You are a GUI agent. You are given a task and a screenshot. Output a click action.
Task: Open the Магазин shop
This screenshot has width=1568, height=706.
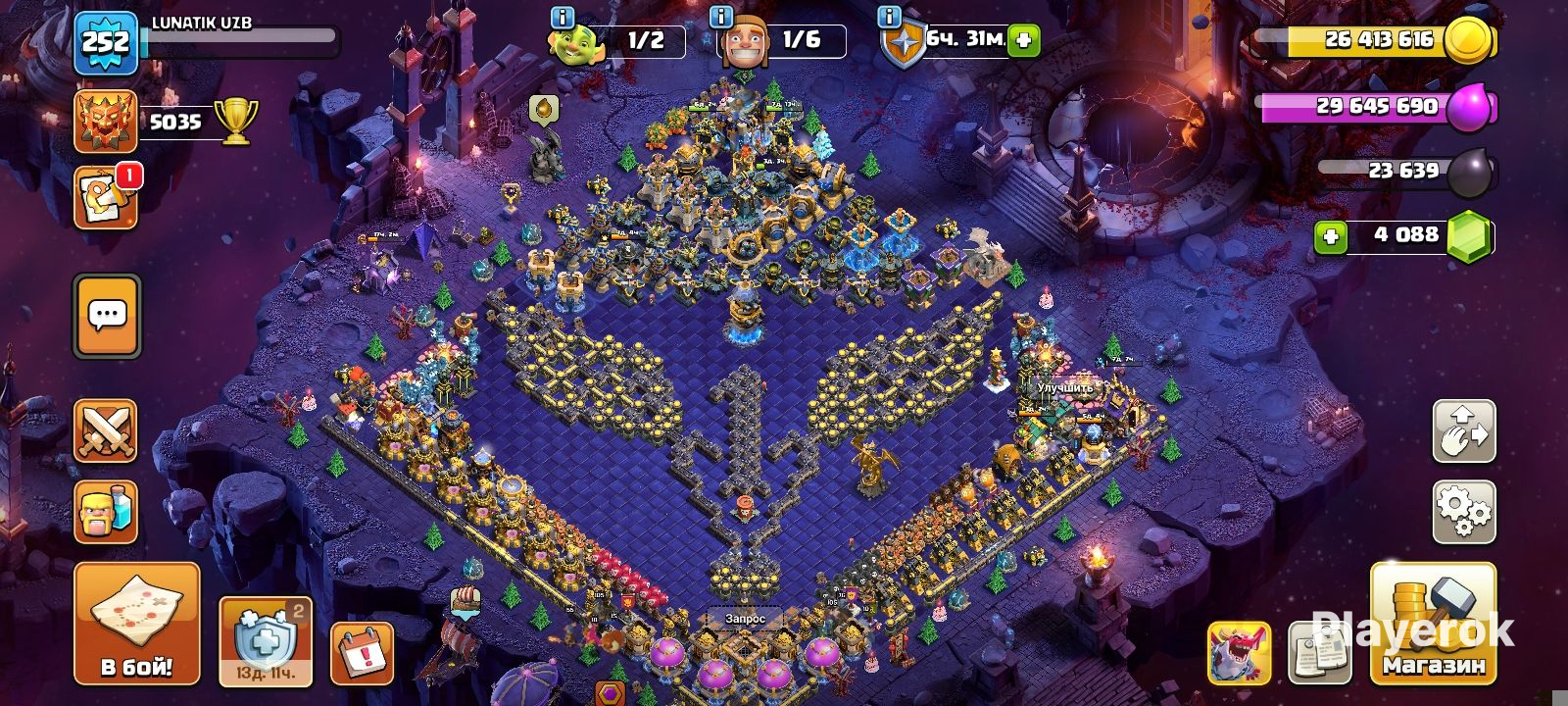tap(1433, 624)
